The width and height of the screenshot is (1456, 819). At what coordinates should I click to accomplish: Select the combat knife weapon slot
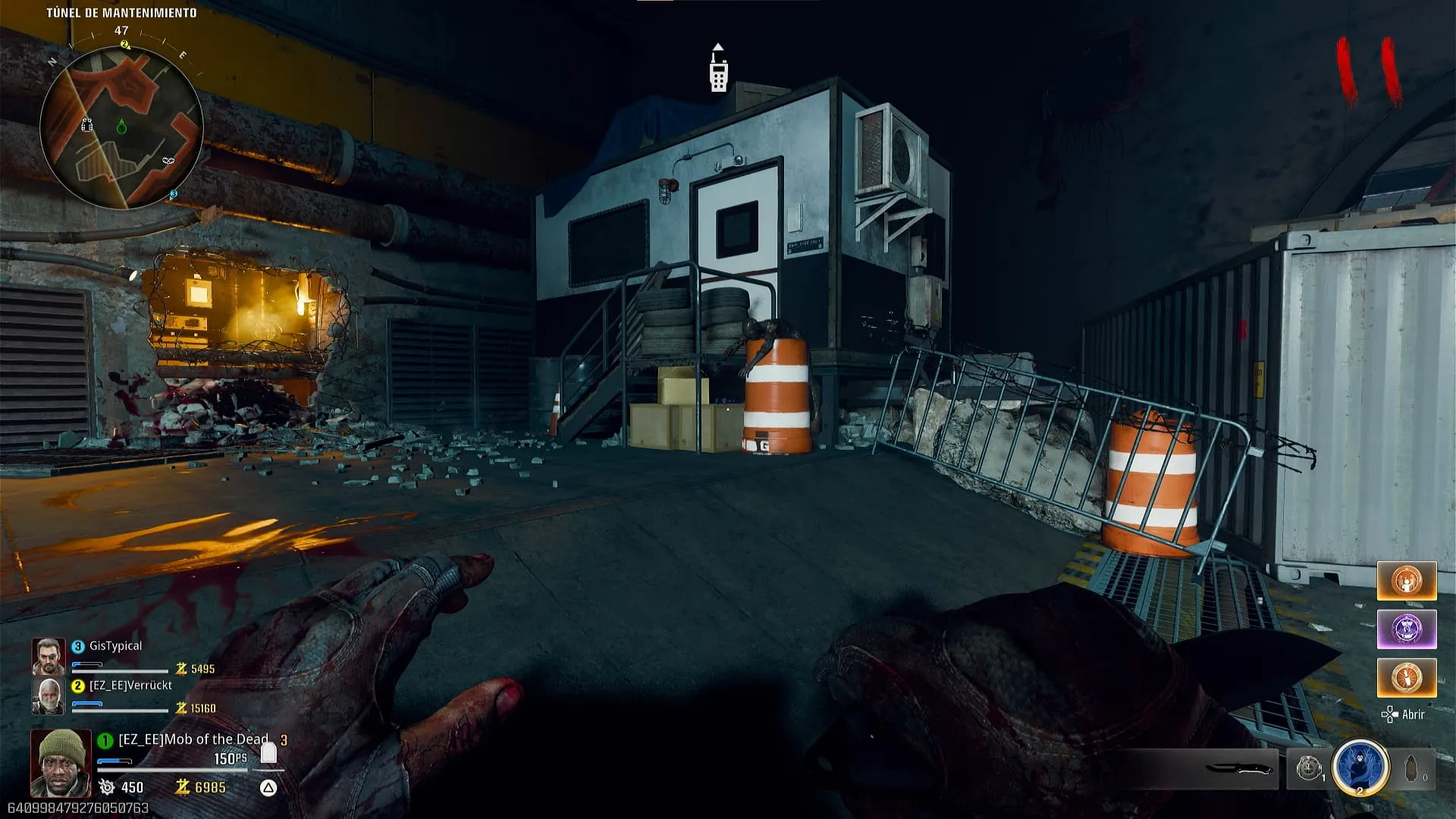click(x=1239, y=769)
